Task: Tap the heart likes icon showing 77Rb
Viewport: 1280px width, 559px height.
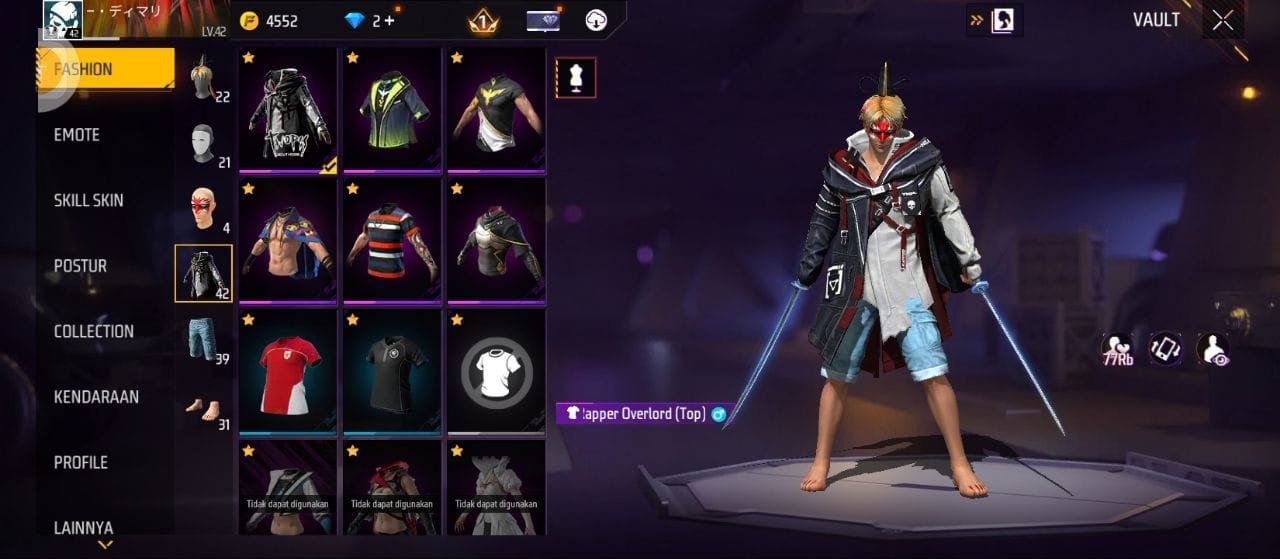Action: pyautogui.click(x=1117, y=348)
